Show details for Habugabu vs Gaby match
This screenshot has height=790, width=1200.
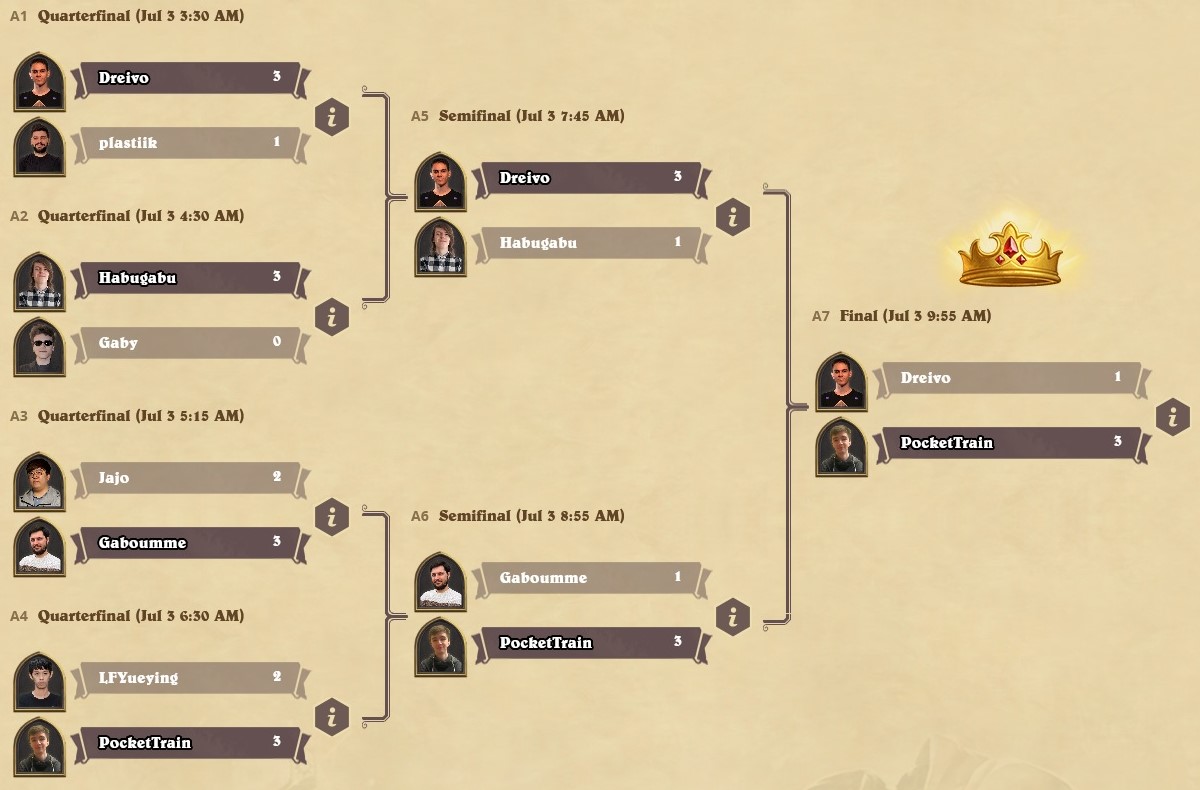tap(332, 317)
